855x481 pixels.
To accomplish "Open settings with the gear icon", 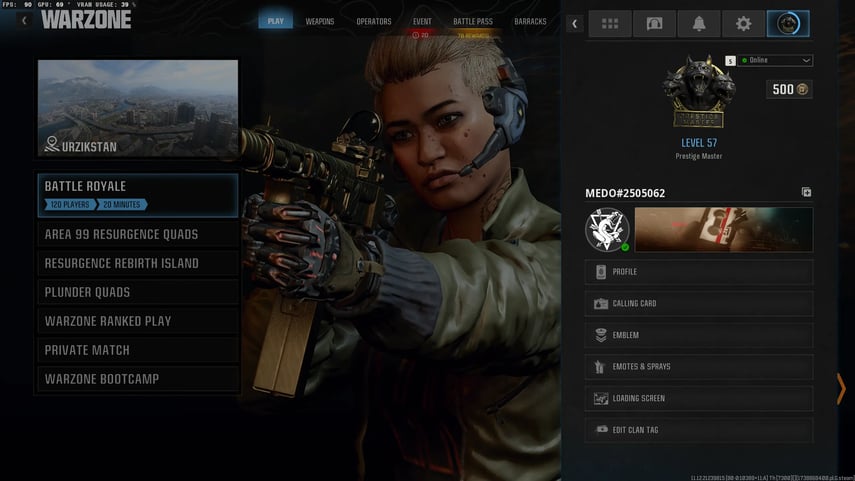I will (x=743, y=24).
